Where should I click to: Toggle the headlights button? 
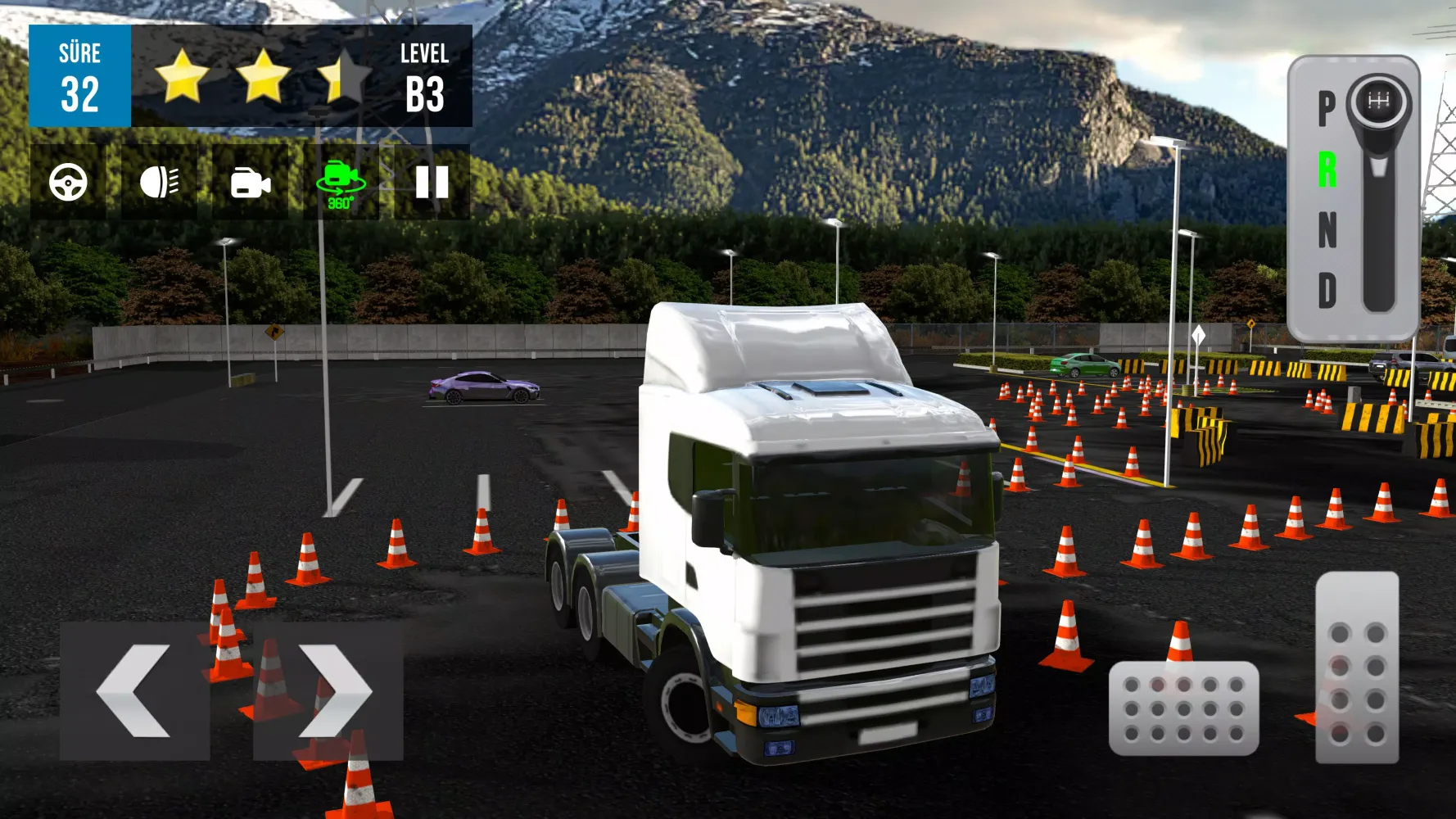pyautogui.click(x=159, y=182)
